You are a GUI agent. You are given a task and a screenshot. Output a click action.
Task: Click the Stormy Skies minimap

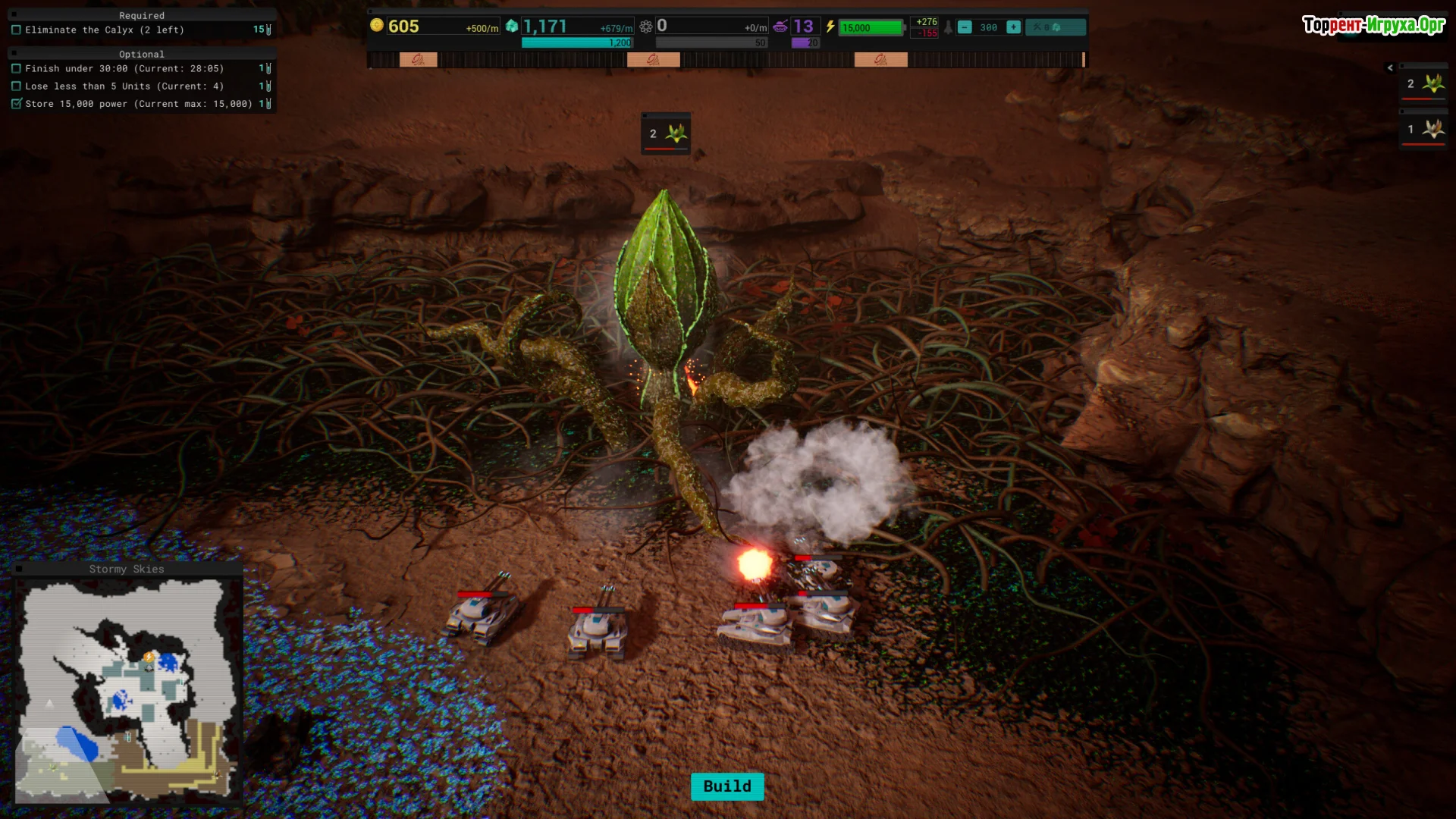[127, 690]
